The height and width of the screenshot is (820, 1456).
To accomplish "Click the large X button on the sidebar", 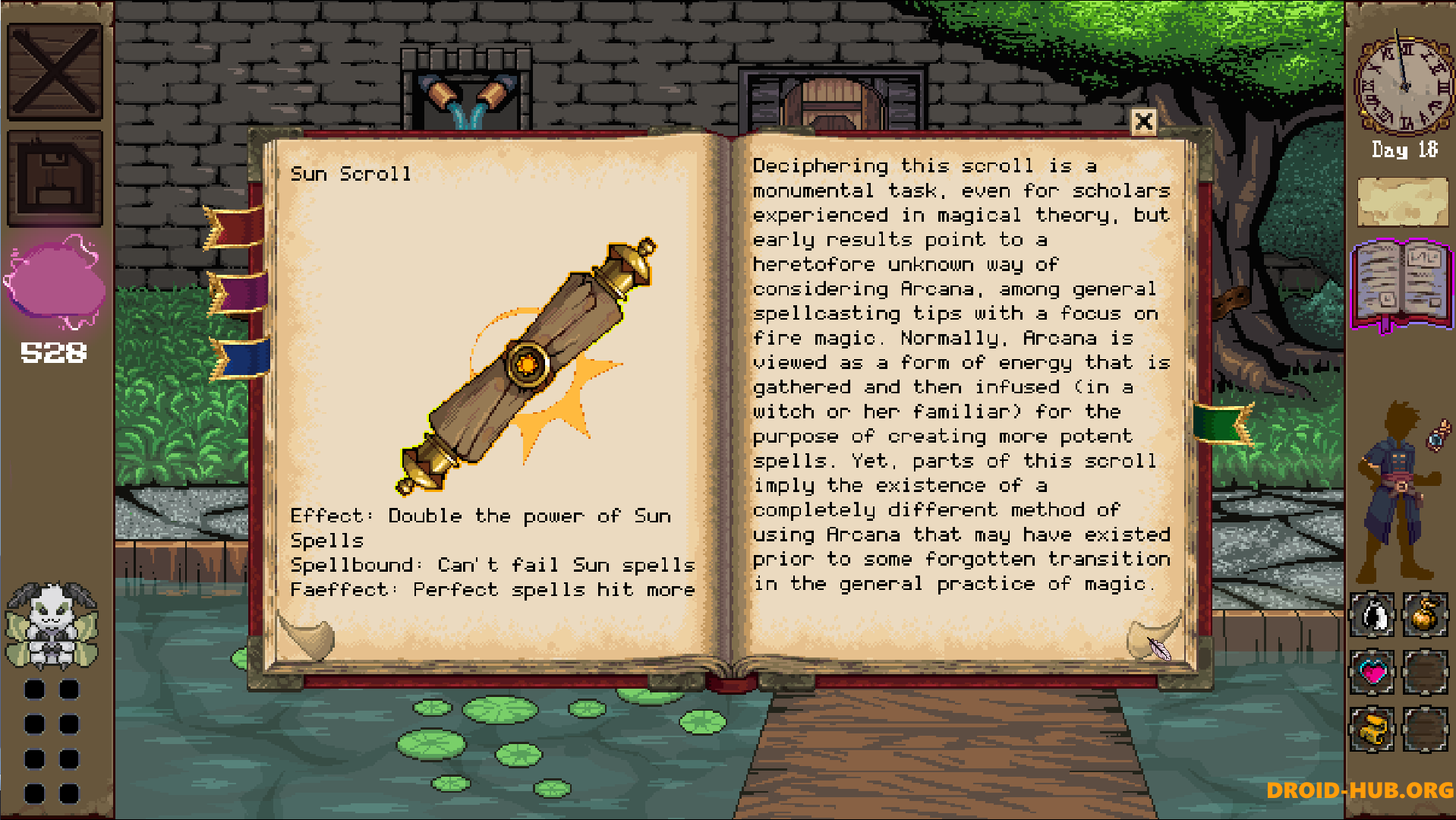I will 55,71.
